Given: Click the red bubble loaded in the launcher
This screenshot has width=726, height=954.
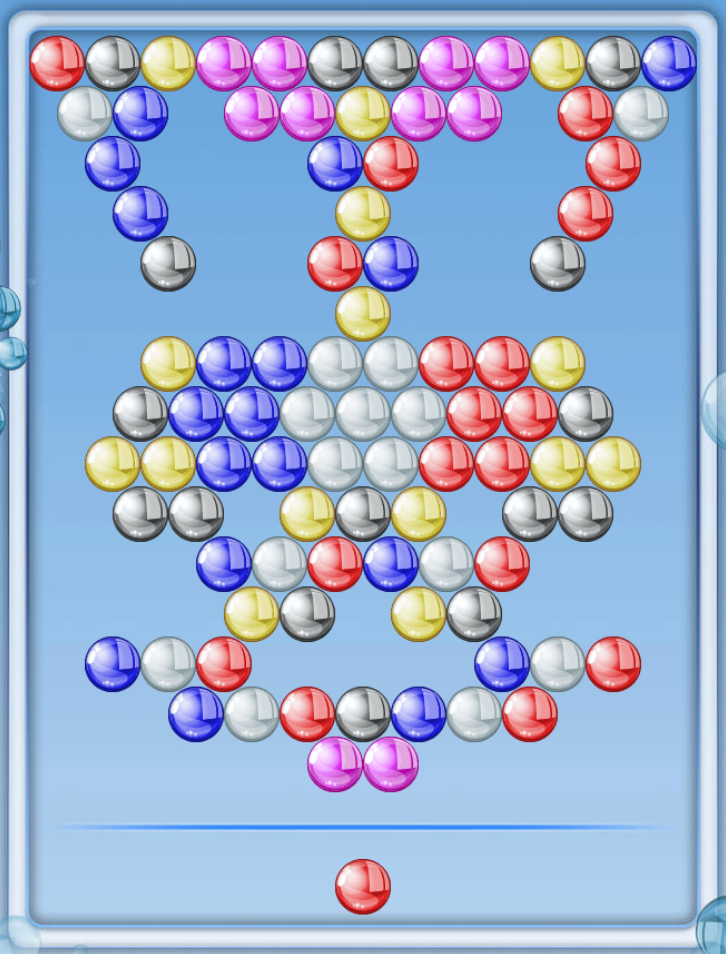Looking at the screenshot, I should (362, 886).
